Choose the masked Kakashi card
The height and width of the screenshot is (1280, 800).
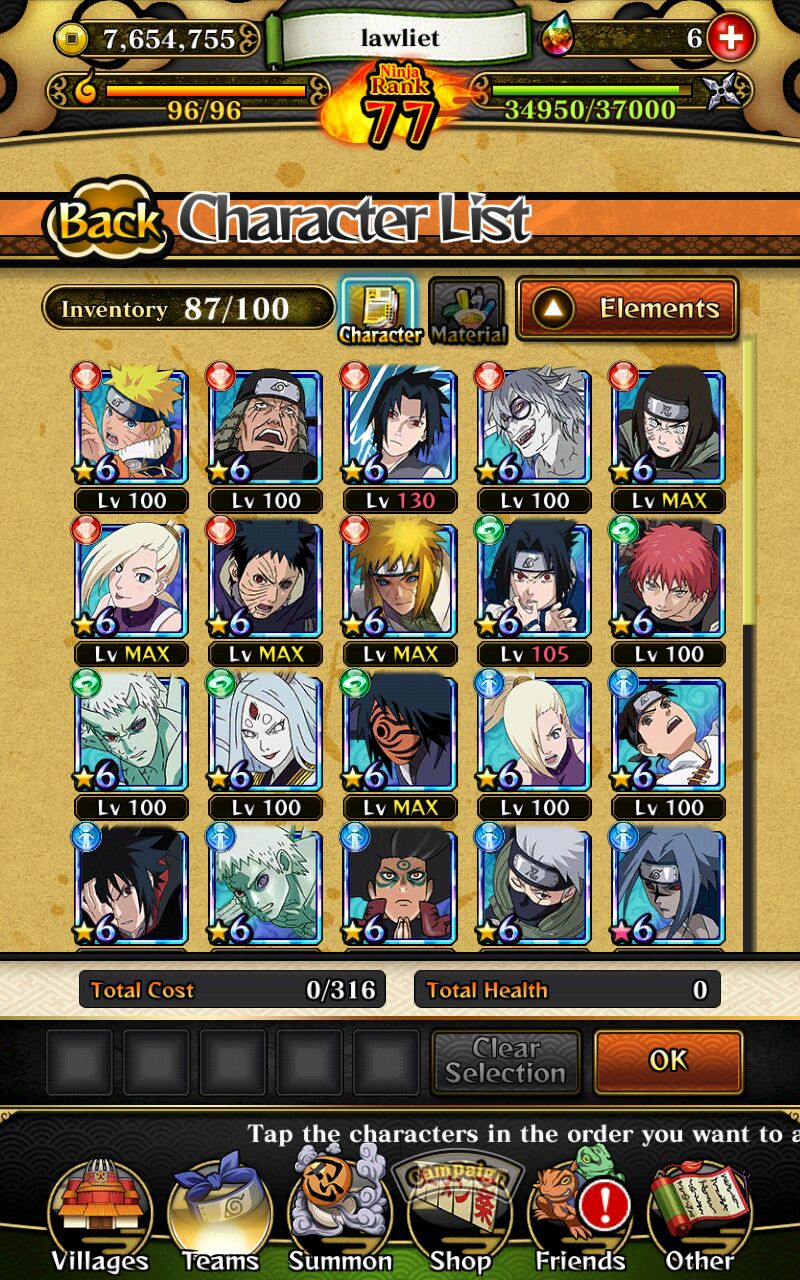tap(534, 886)
